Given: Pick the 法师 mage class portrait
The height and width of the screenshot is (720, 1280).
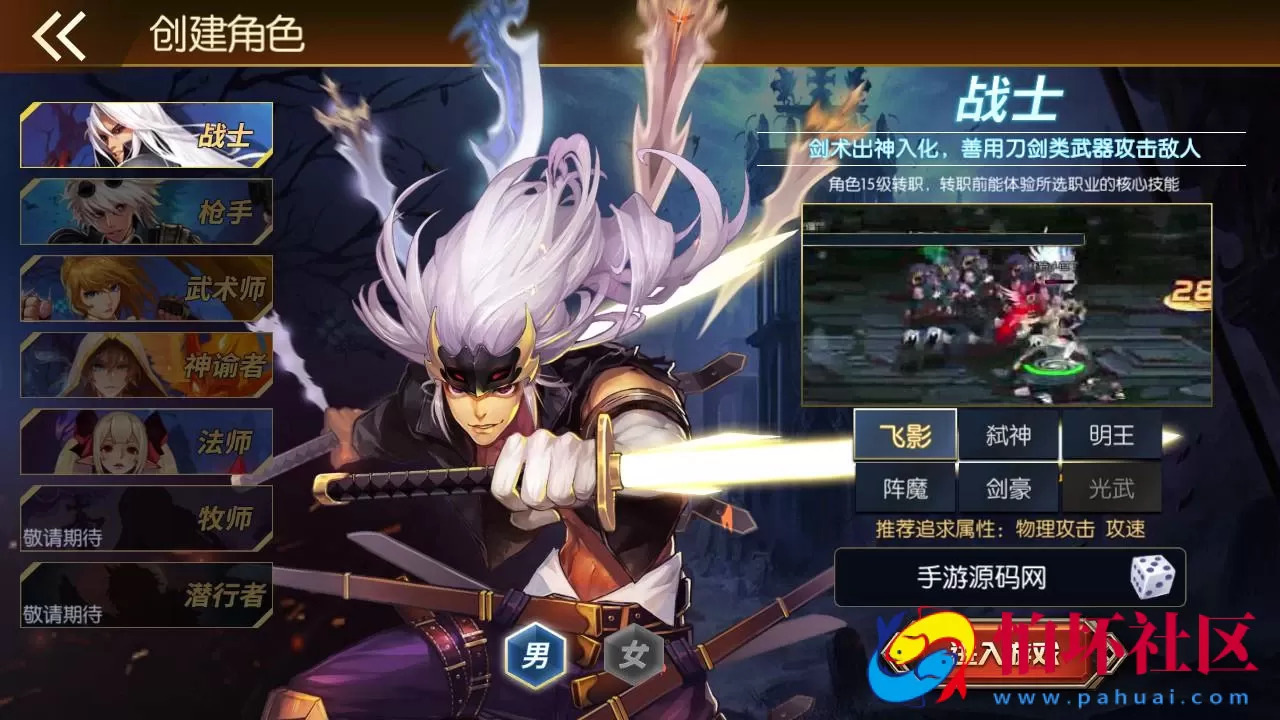Looking at the screenshot, I should coord(143,440).
